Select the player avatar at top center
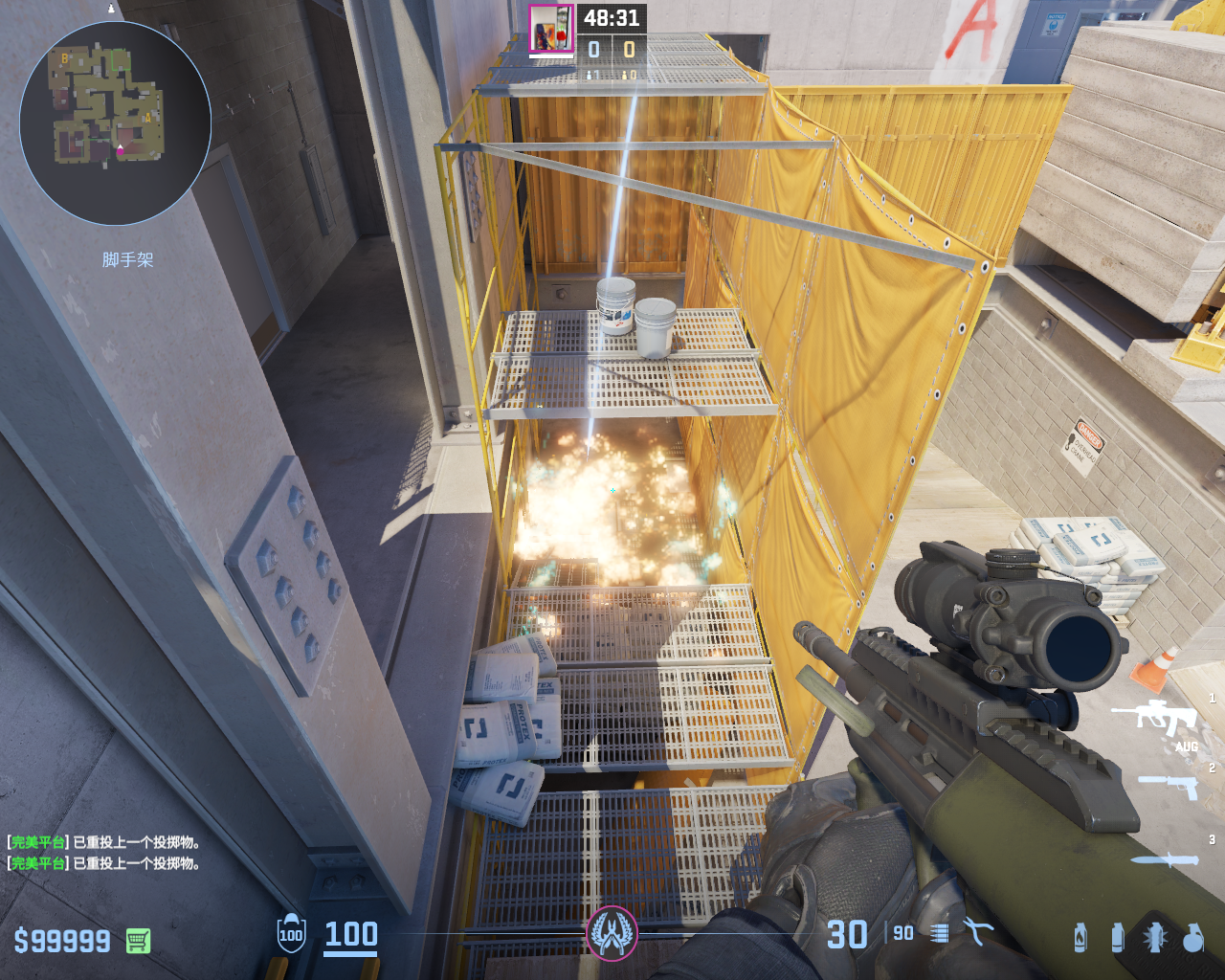1225x980 pixels. 551,29
